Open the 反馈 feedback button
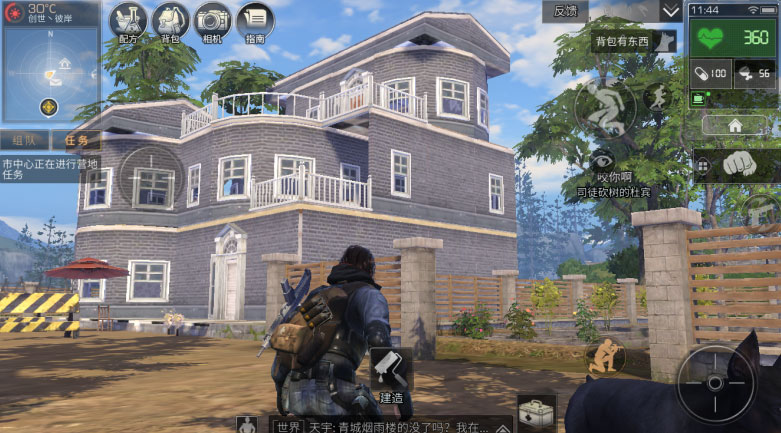781x433 pixels. 565,11
